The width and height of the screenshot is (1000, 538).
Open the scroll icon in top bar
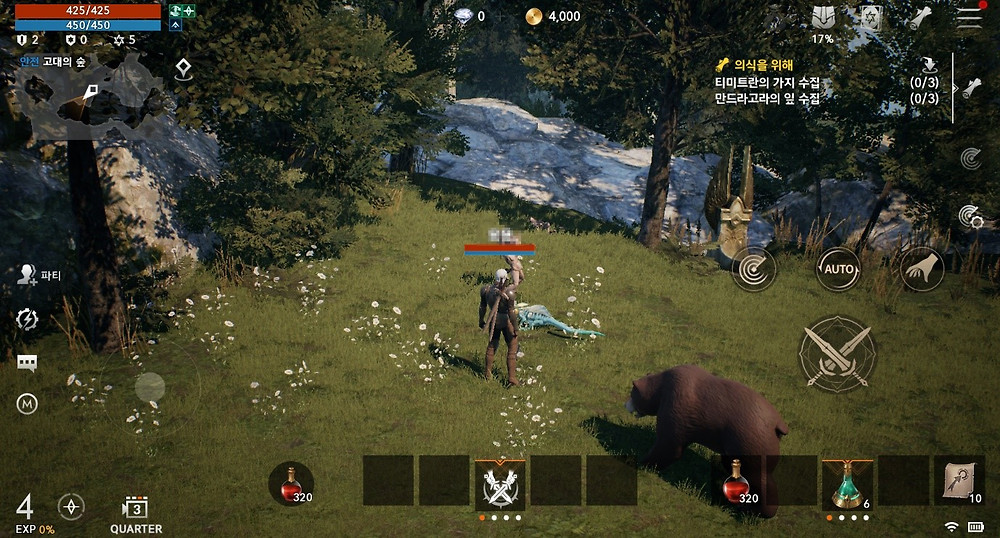921,17
